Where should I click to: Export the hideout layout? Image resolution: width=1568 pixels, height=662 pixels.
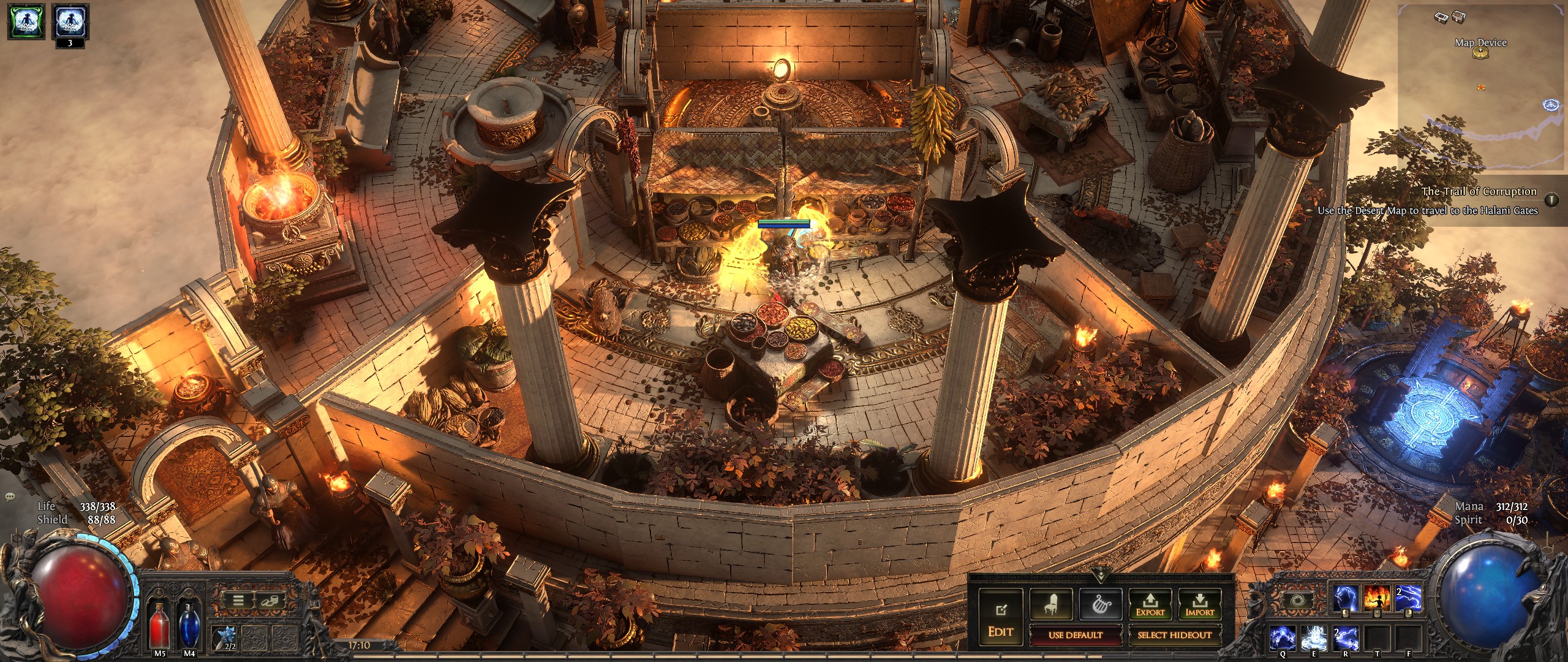point(1150,604)
